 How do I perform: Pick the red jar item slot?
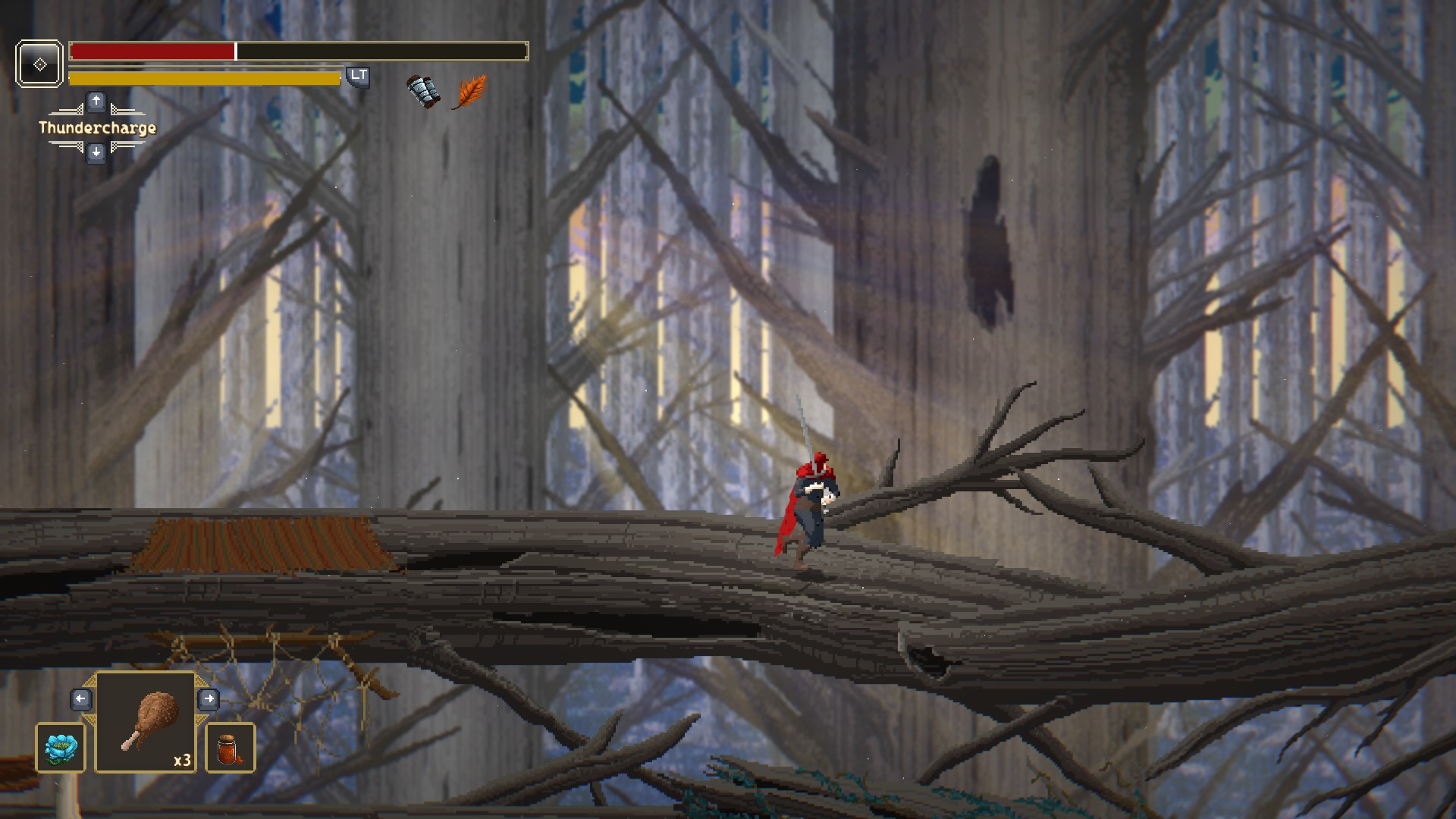[x=231, y=748]
